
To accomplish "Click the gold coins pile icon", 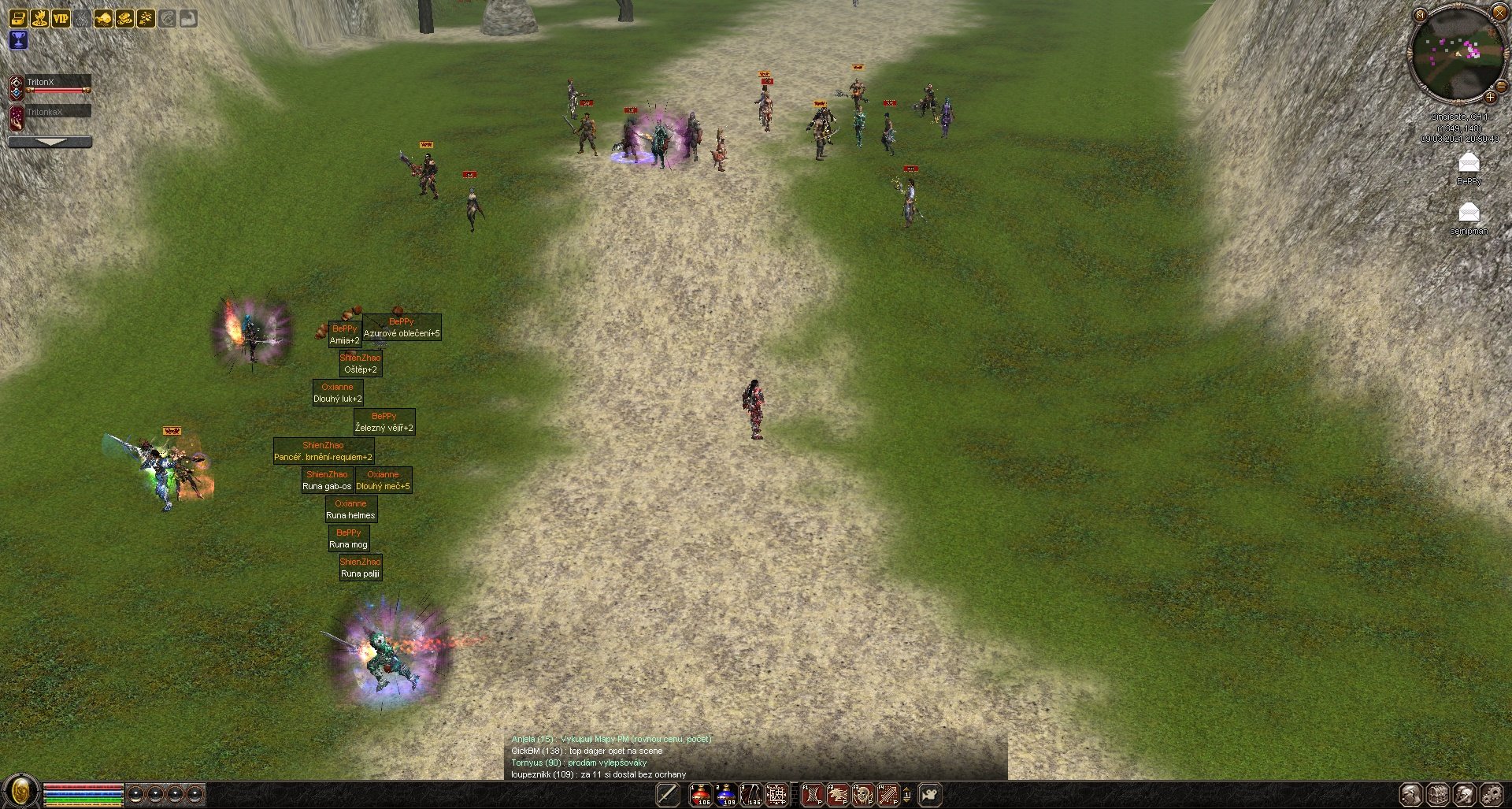I will click(124, 18).
